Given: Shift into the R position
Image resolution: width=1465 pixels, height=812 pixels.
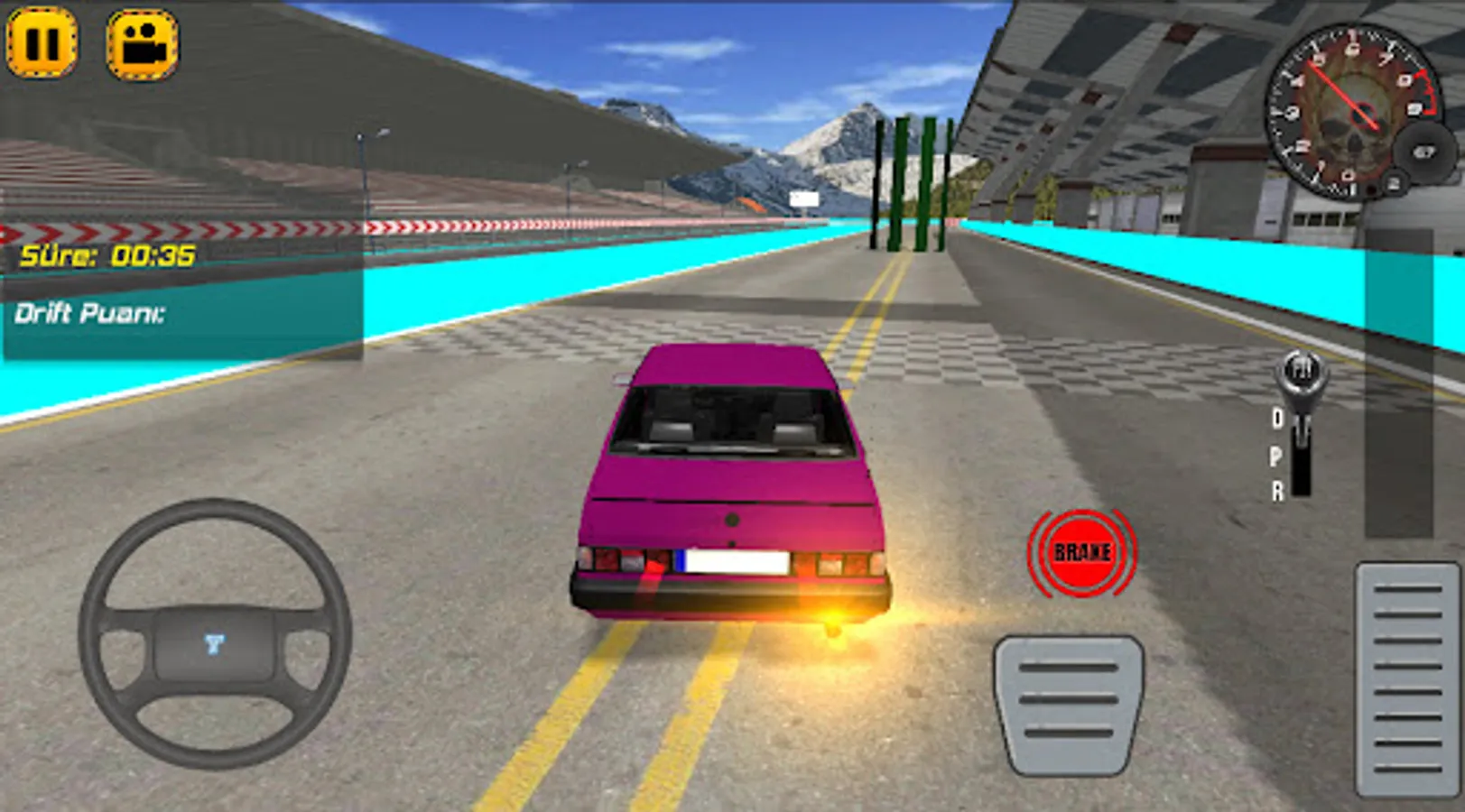Looking at the screenshot, I should [x=1277, y=489].
